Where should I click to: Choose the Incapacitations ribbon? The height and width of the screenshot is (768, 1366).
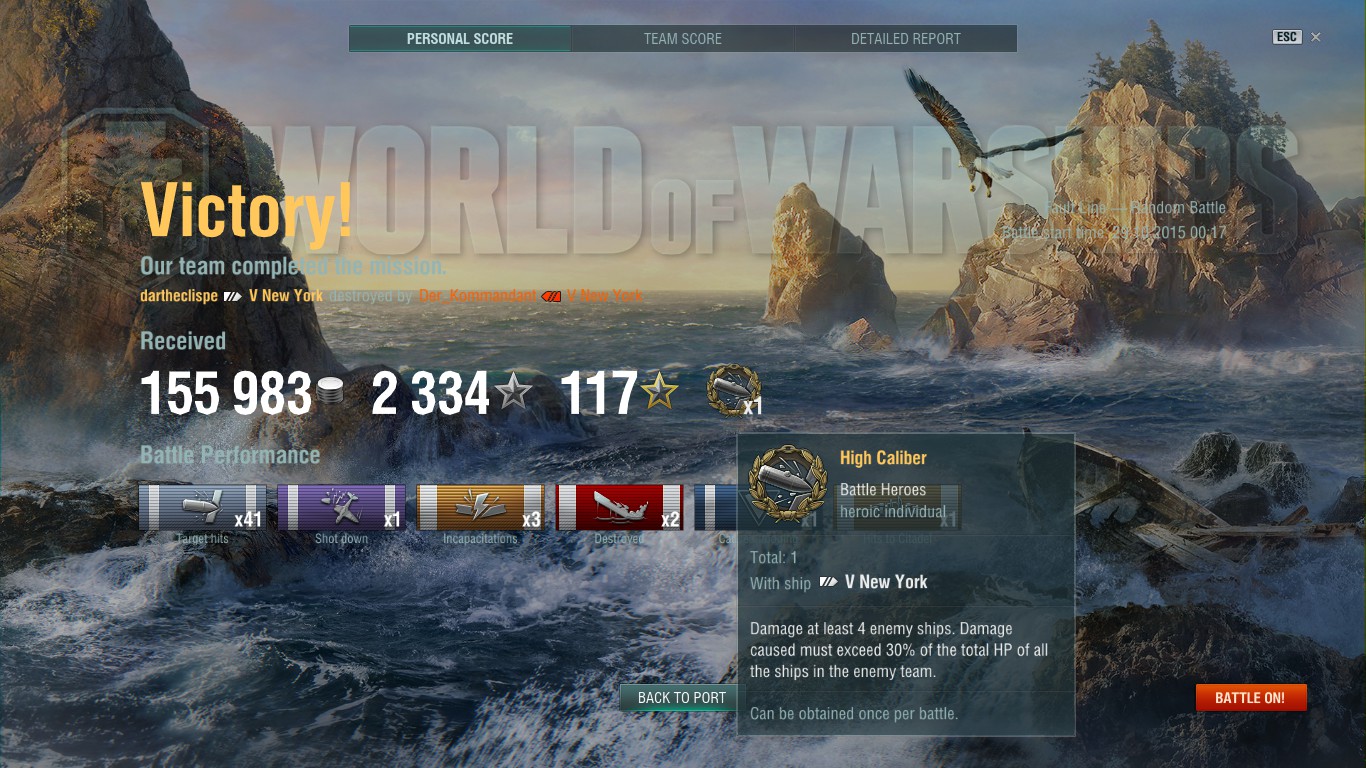click(480, 507)
